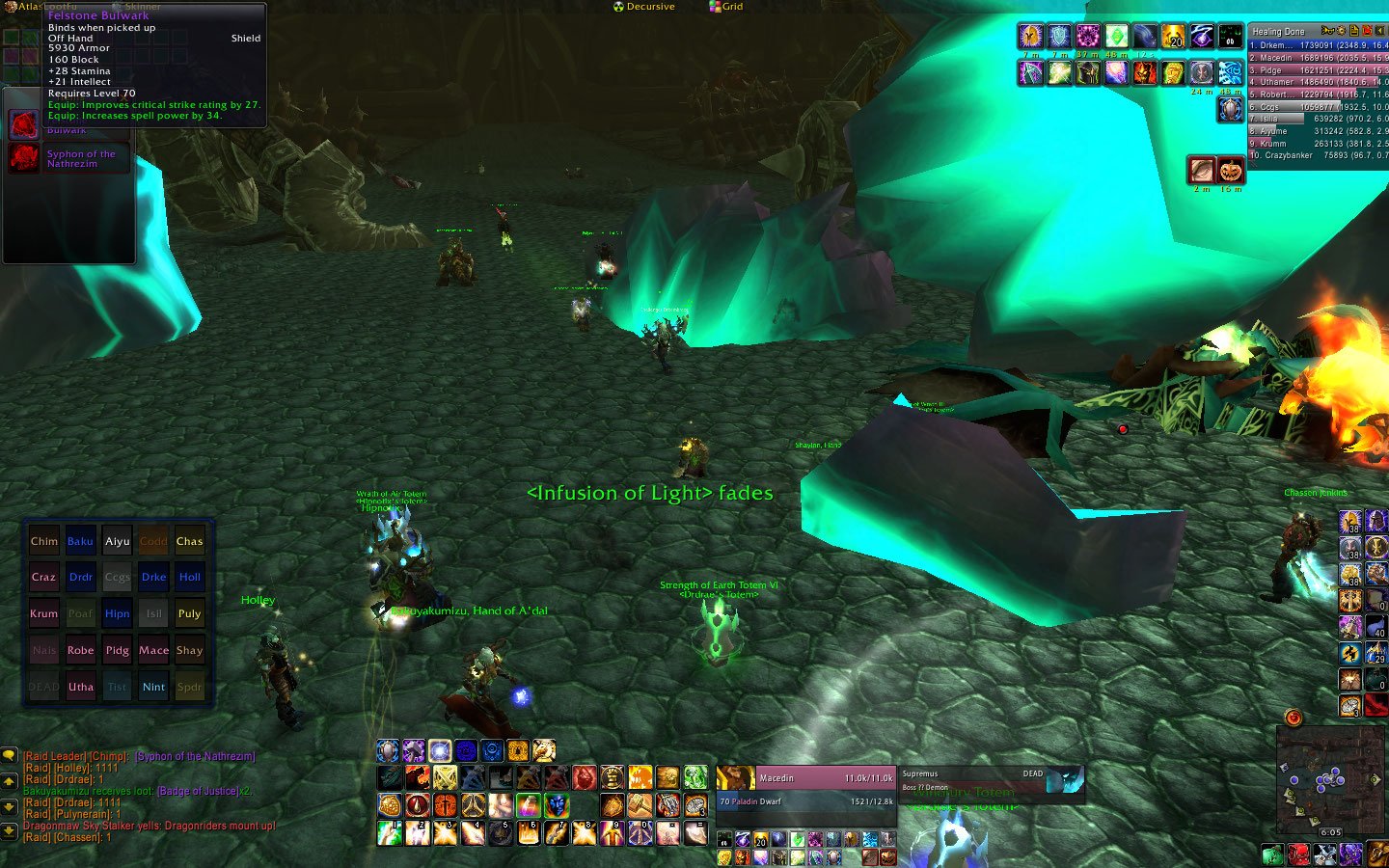Image resolution: width=1389 pixels, height=868 pixels.
Task: Choose Utha in the Grid raid frames
Action: [x=81, y=687]
